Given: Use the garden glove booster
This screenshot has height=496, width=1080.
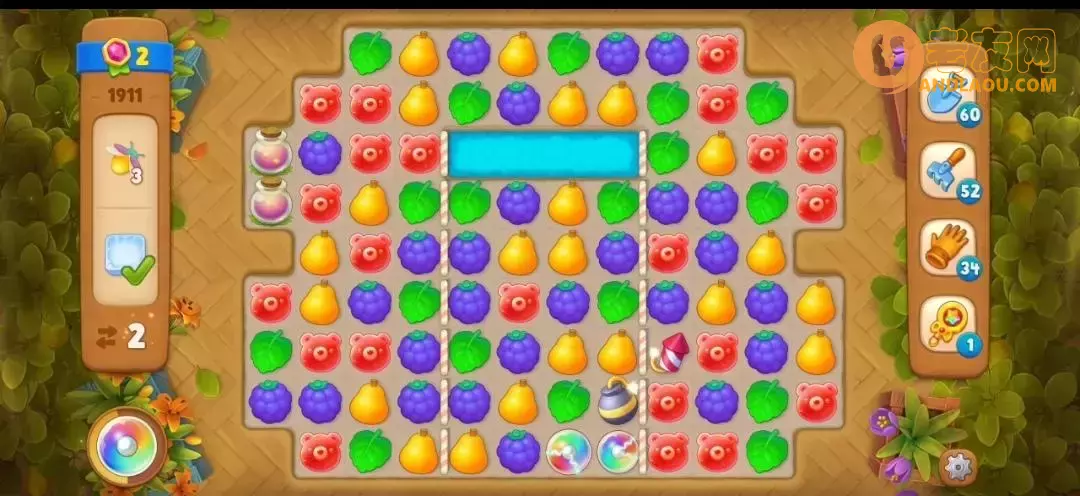Looking at the screenshot, I should point(945,247).
